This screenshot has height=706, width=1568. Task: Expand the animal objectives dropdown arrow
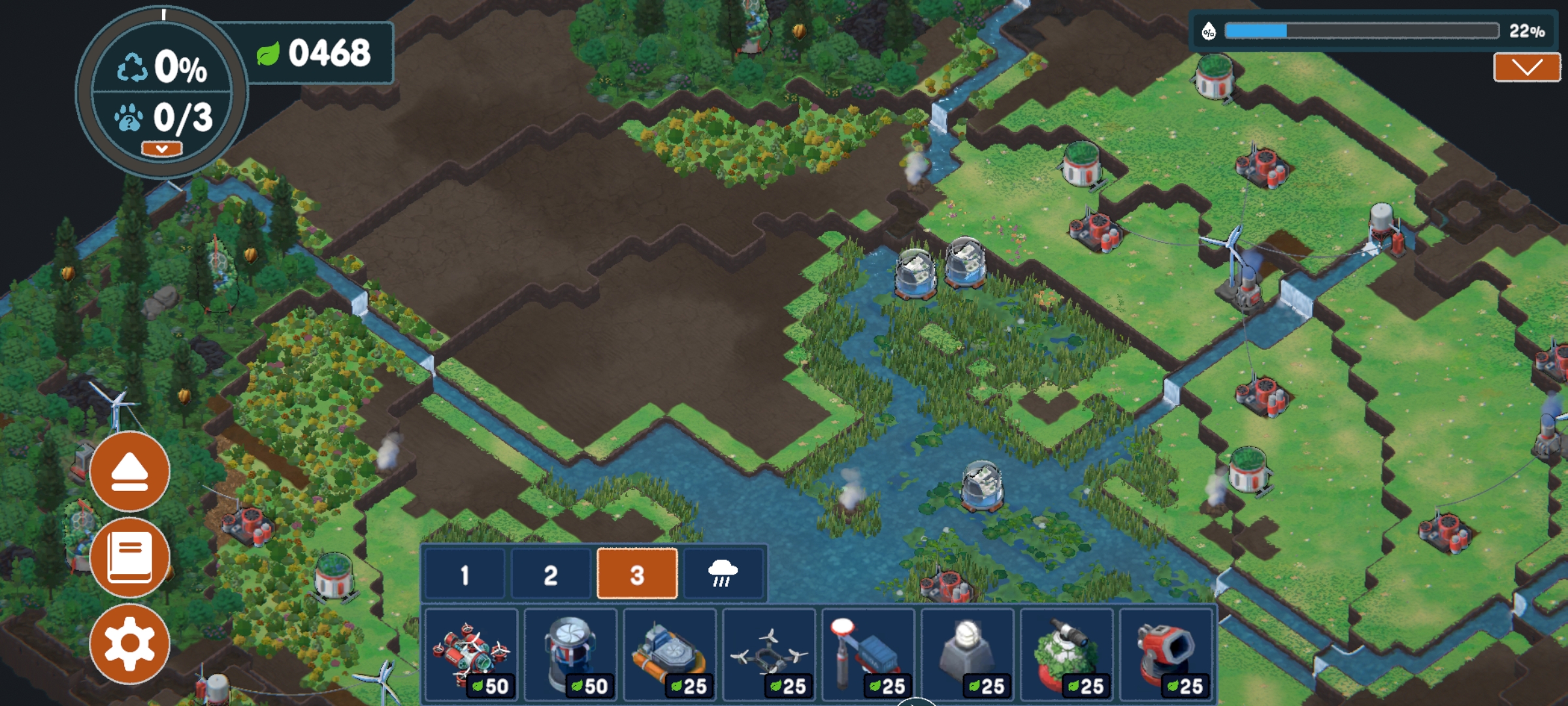point(161,149)
